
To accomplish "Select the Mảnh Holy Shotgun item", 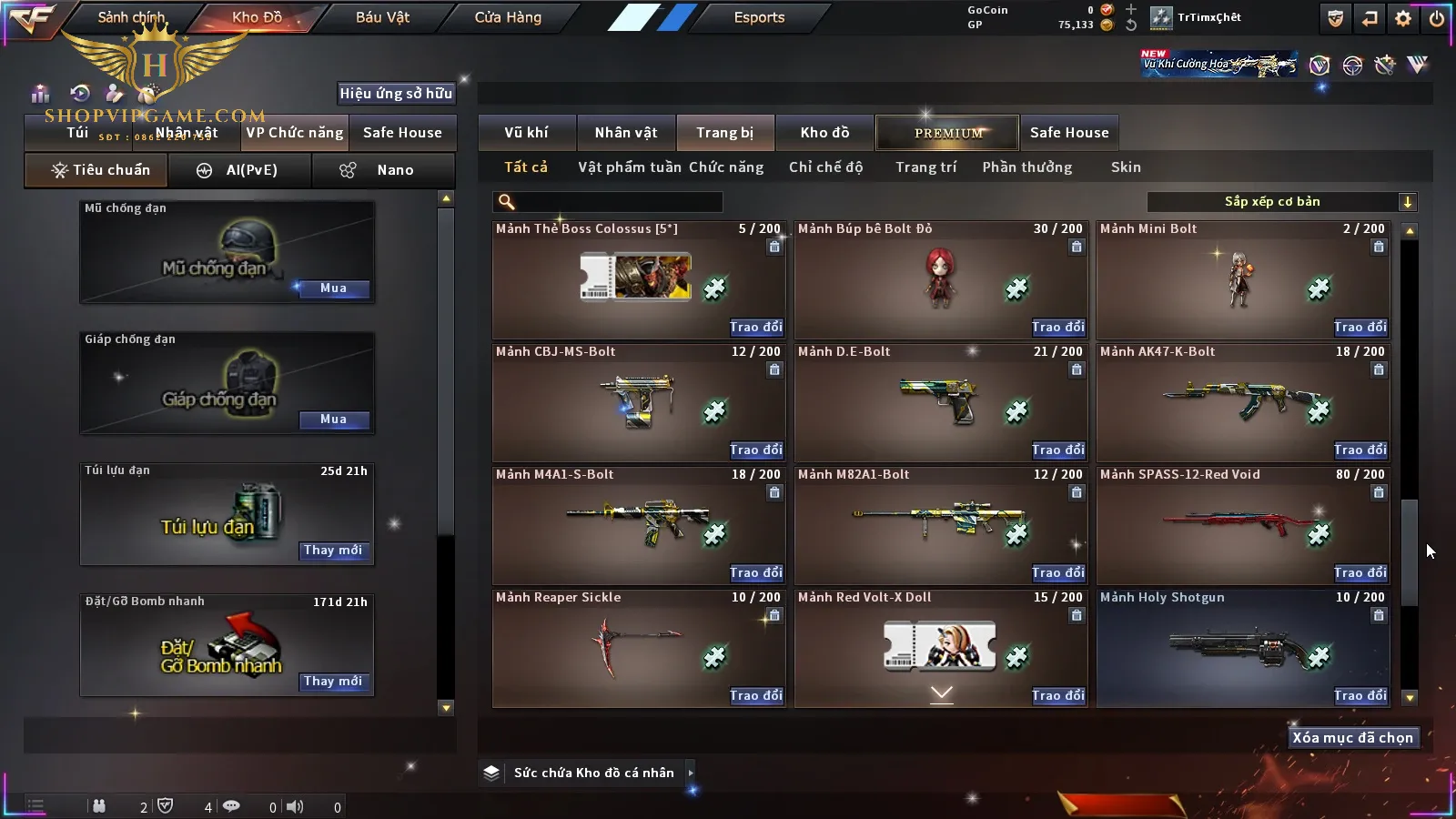I will [x=1242, y=648].
